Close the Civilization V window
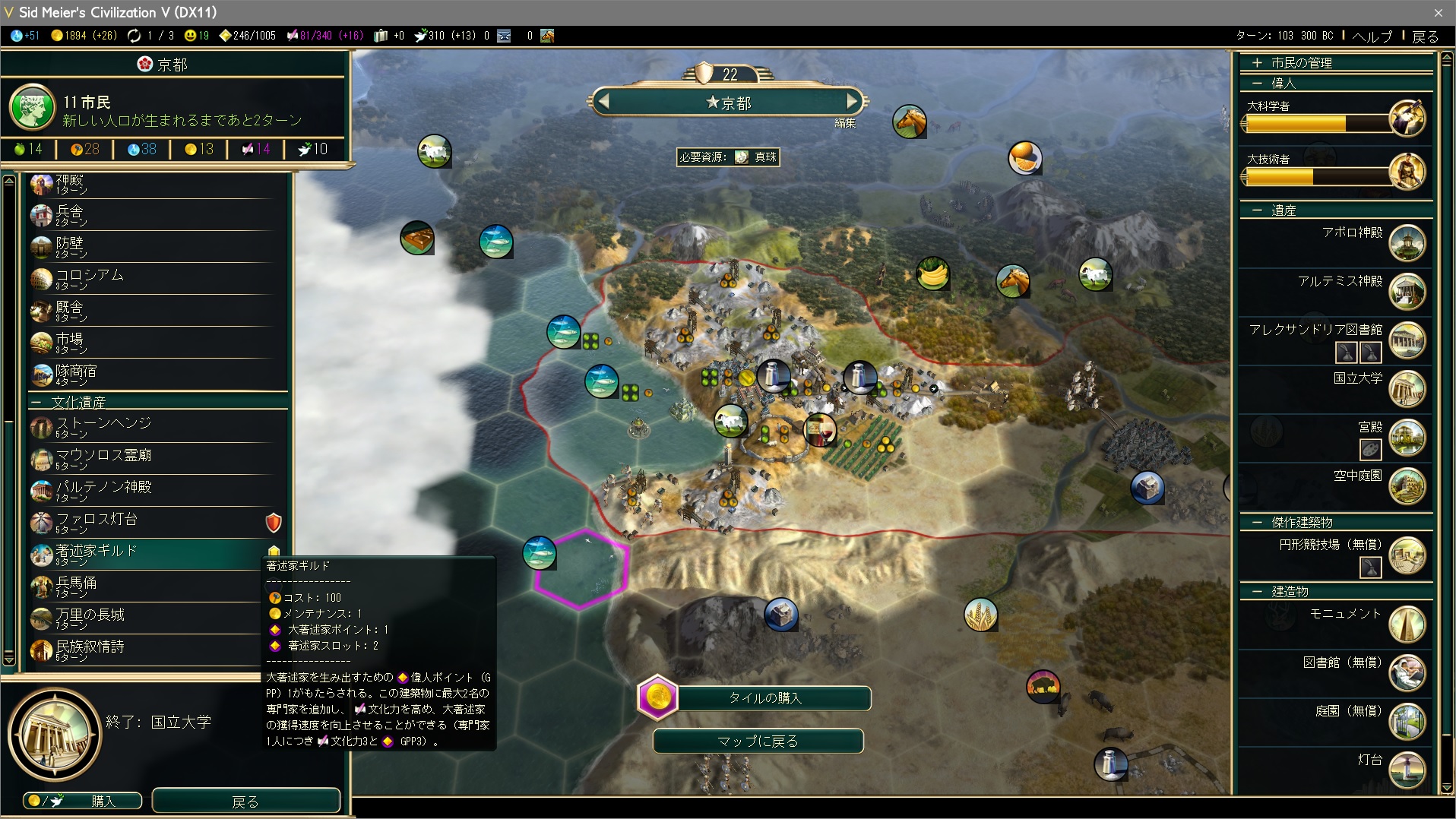This screenshot has width=1456, height=819. (1438, 12)
